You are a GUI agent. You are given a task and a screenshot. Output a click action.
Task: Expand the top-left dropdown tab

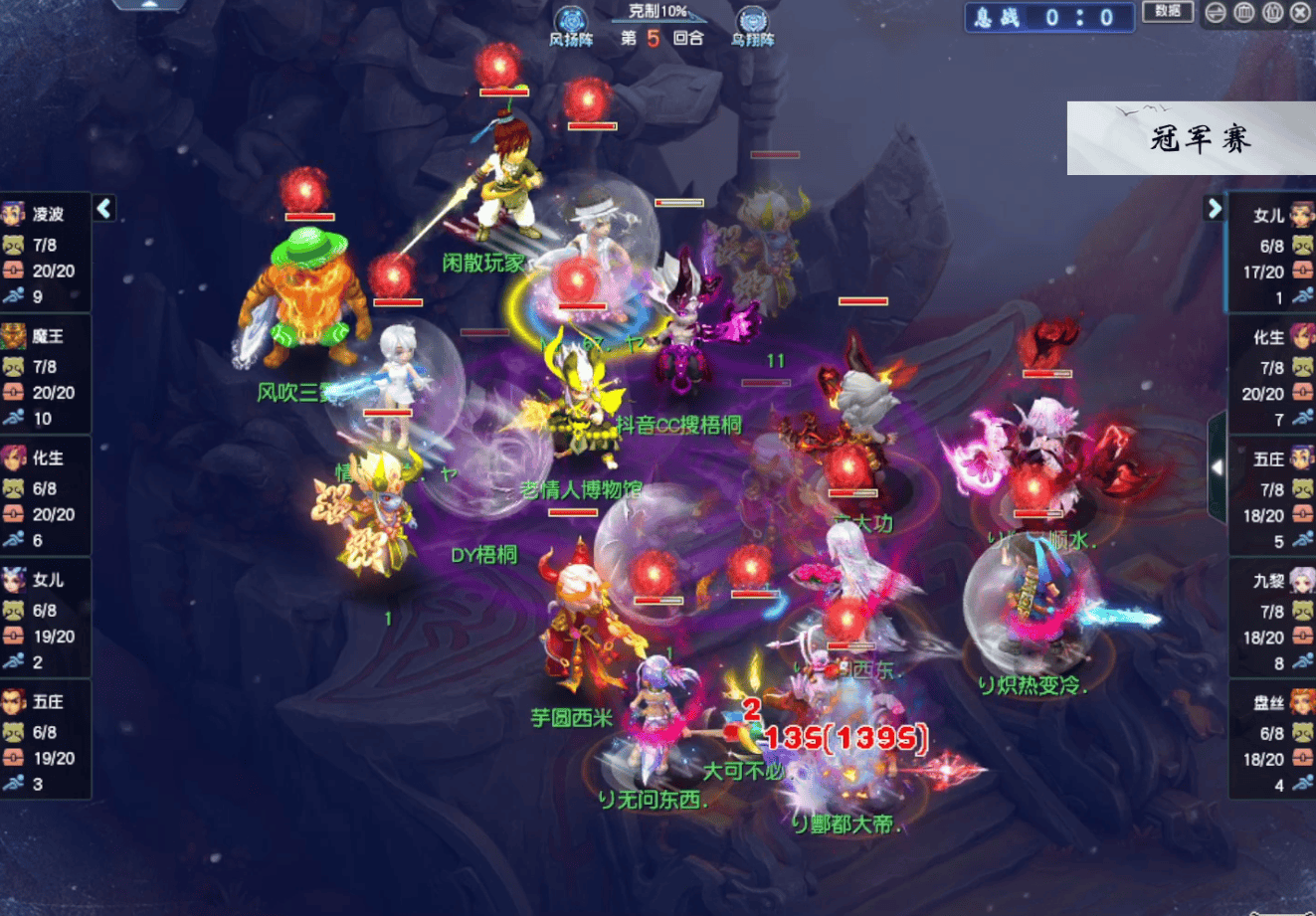[149, 5]
